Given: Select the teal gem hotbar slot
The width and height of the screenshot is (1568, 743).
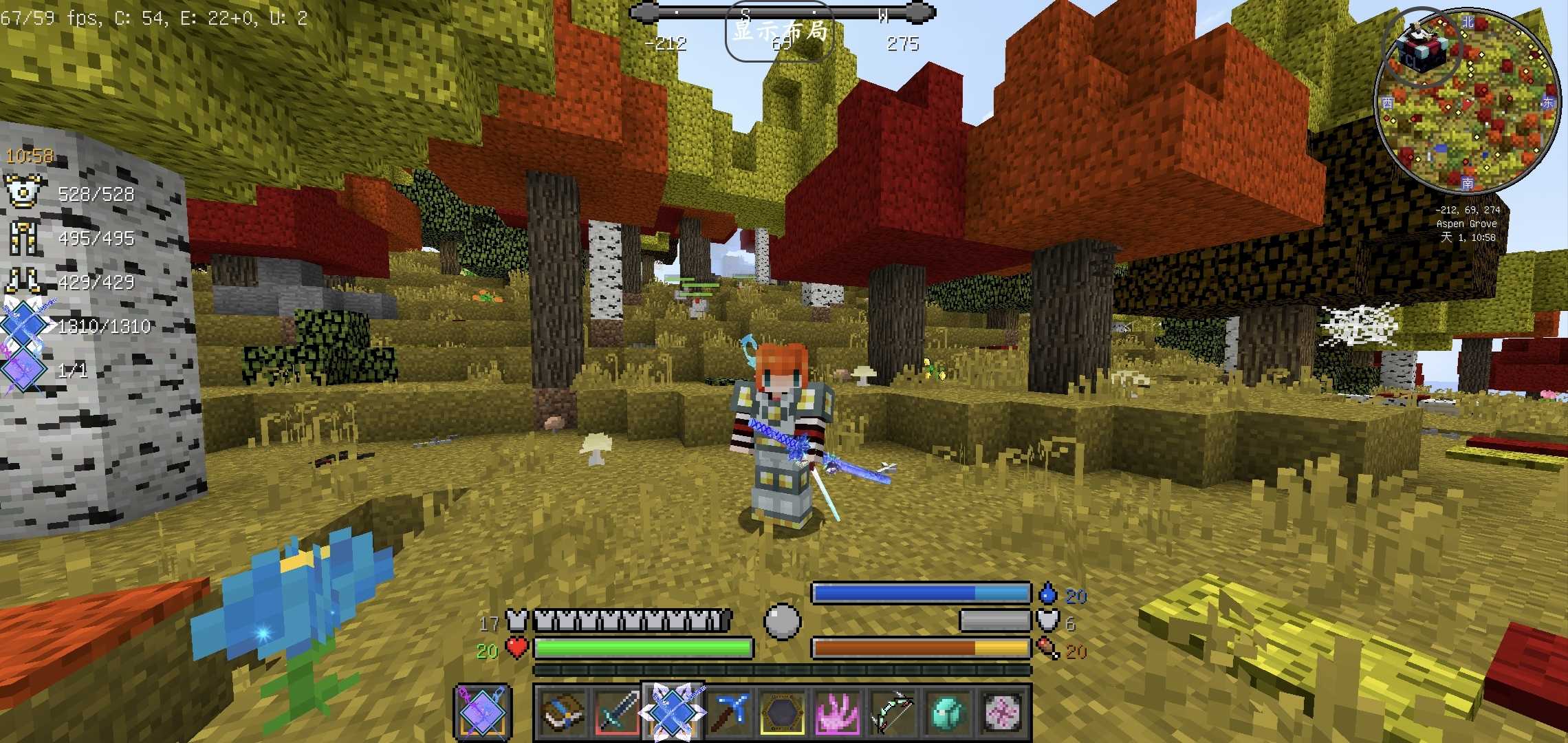Looking at the screenshot, I should pos(947,712).
